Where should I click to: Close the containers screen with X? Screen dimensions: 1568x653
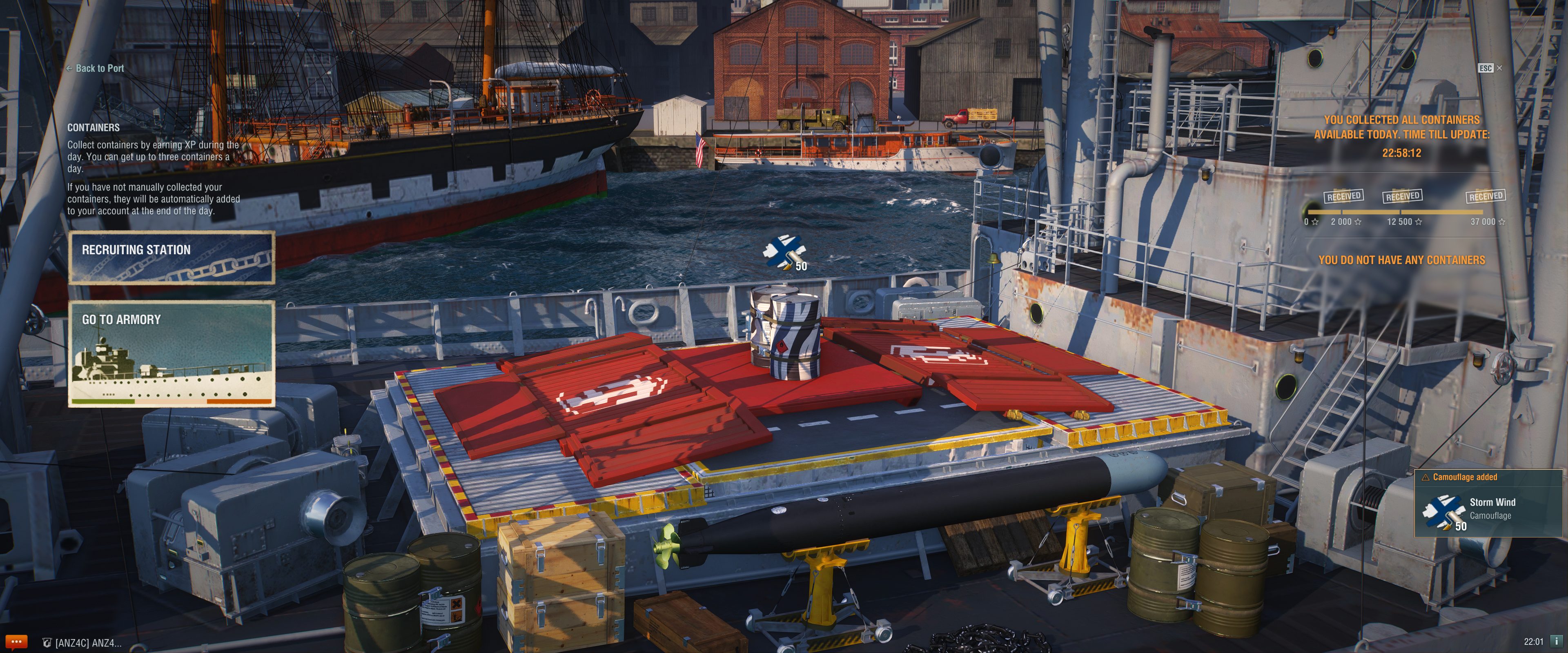click(x=1499, y=68)
